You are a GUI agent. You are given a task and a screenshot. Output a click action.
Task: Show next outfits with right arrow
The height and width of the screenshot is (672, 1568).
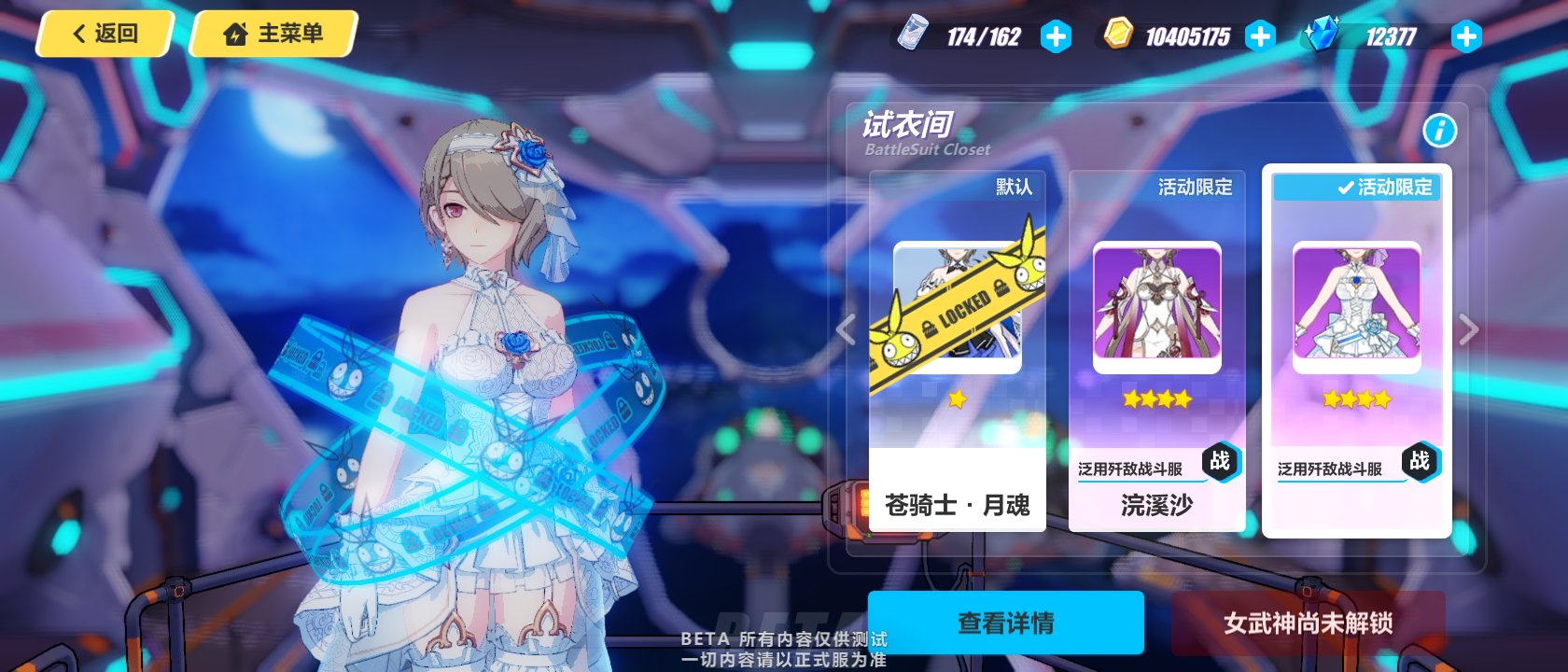(1468, 329)
